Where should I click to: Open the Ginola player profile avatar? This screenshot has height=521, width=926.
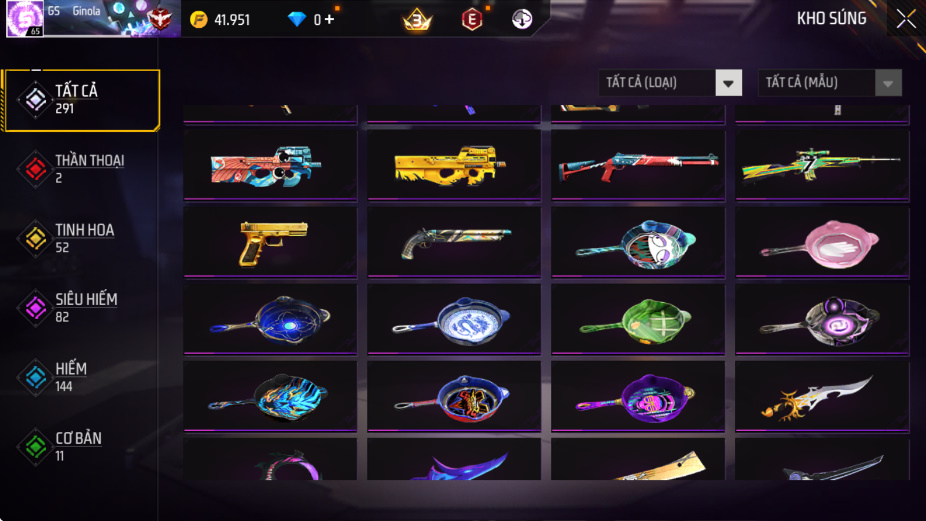point(25,19)
